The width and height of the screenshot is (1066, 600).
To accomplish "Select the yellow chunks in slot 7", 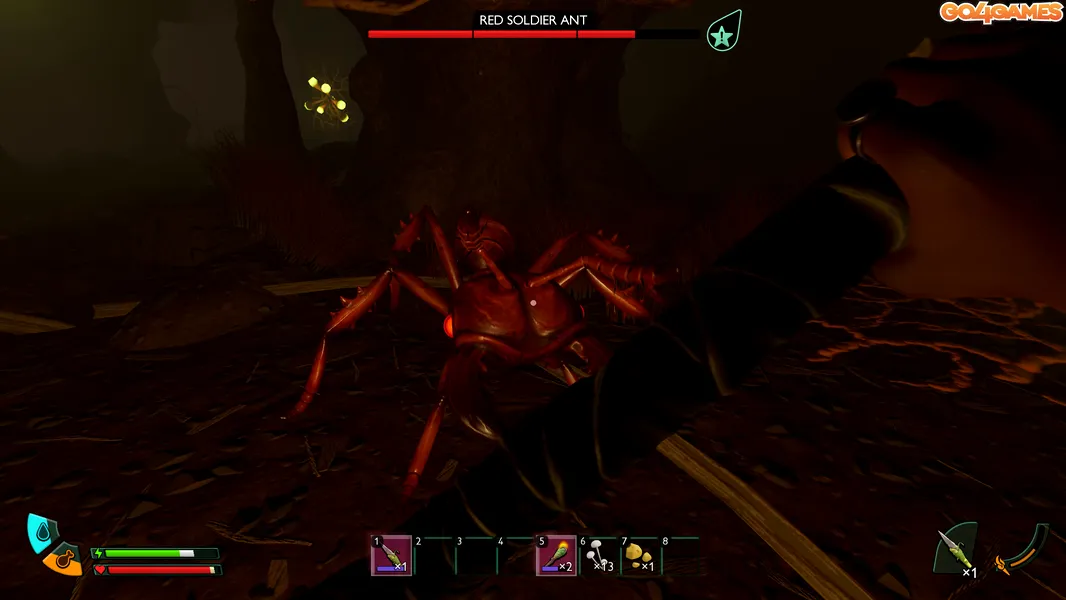I will [640, 556].
